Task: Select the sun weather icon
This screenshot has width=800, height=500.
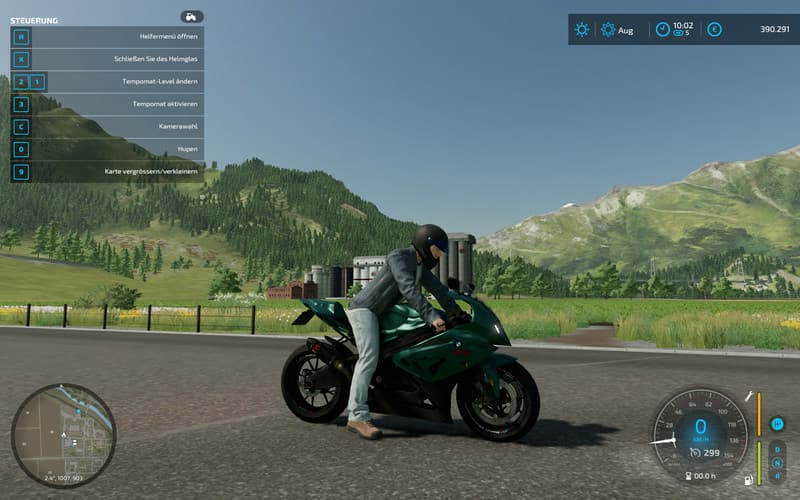Action: [582, 30]
